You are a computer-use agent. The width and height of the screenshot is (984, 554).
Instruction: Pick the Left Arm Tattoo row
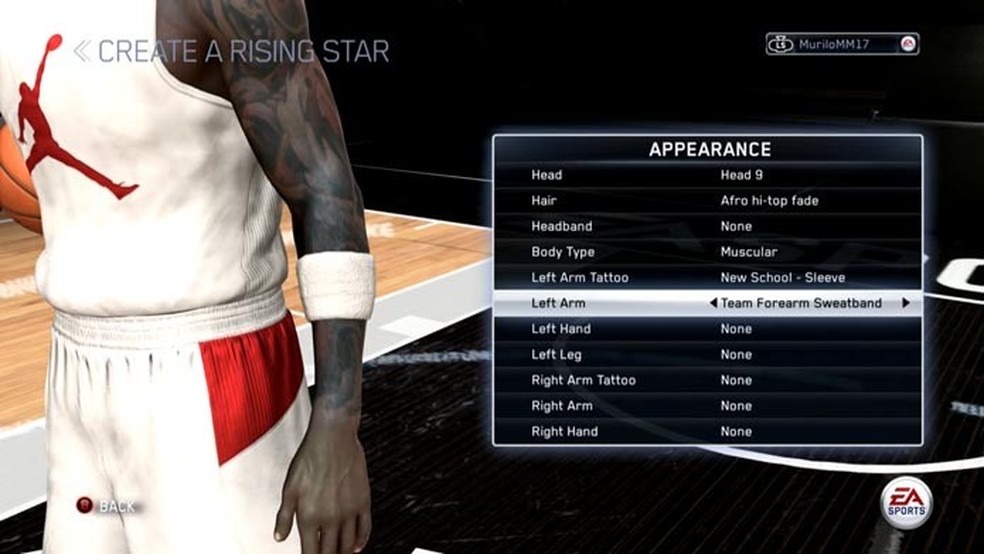point(706,277)
